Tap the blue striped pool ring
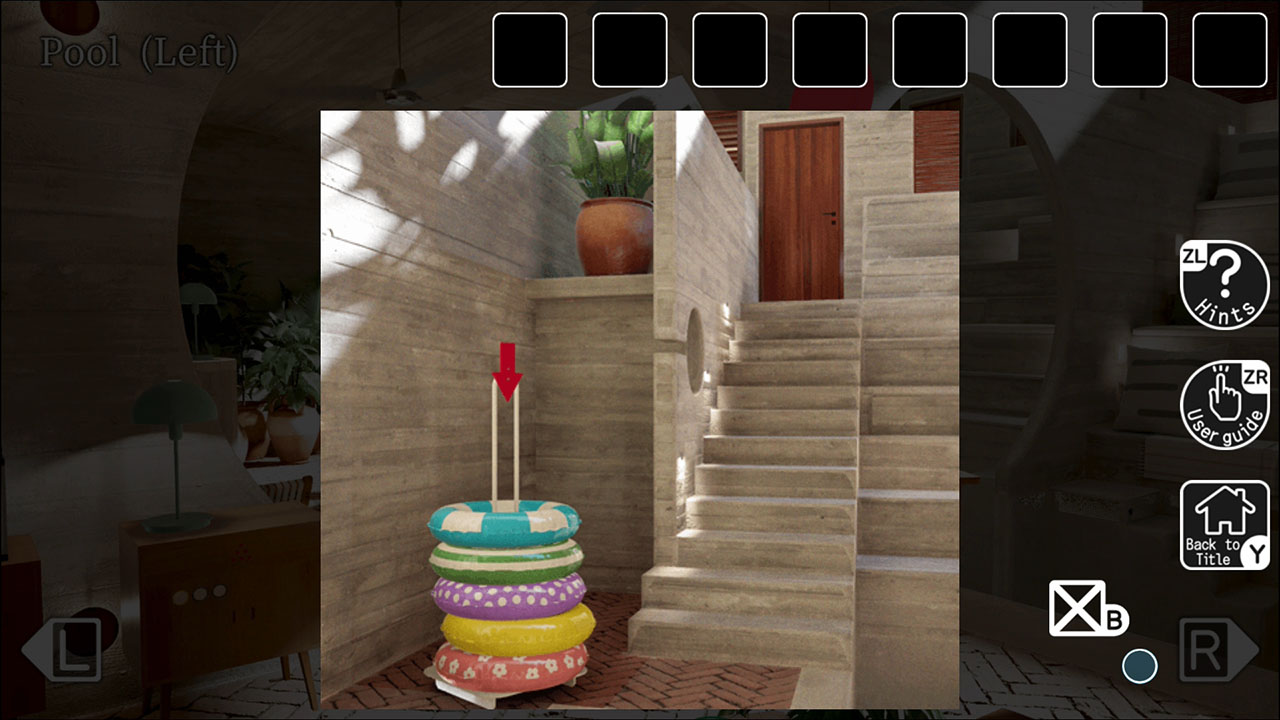The width and height of the screenshot is (1280, 720). [x=505, y=520]
